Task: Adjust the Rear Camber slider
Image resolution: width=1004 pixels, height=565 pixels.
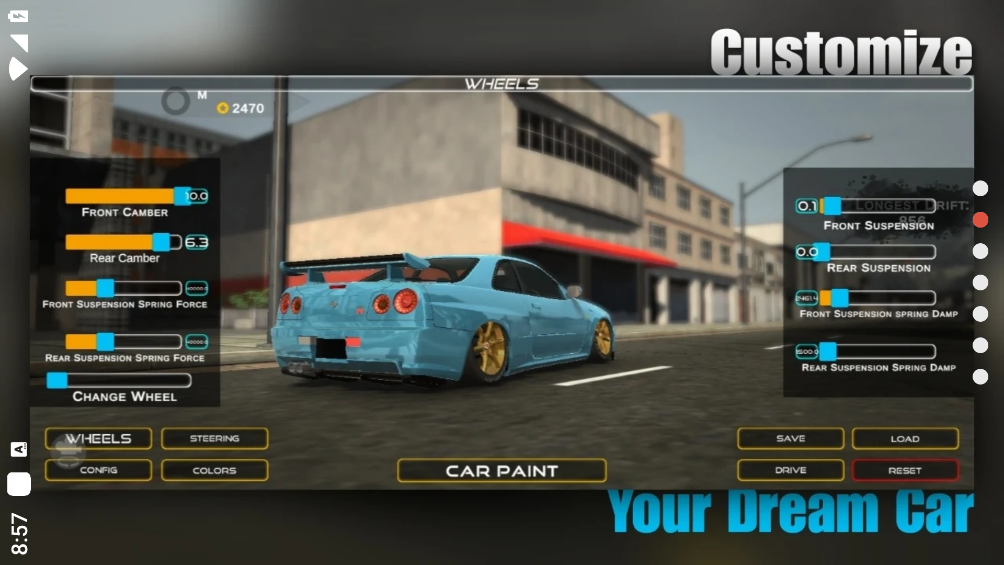Action: click(x=161, y=242)
